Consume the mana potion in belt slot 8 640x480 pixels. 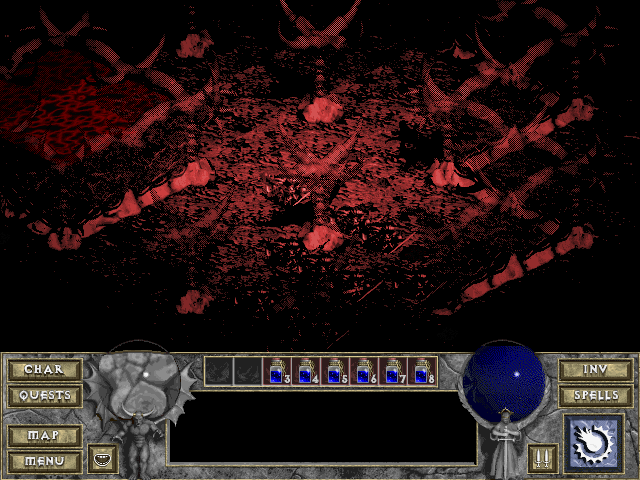422,371
